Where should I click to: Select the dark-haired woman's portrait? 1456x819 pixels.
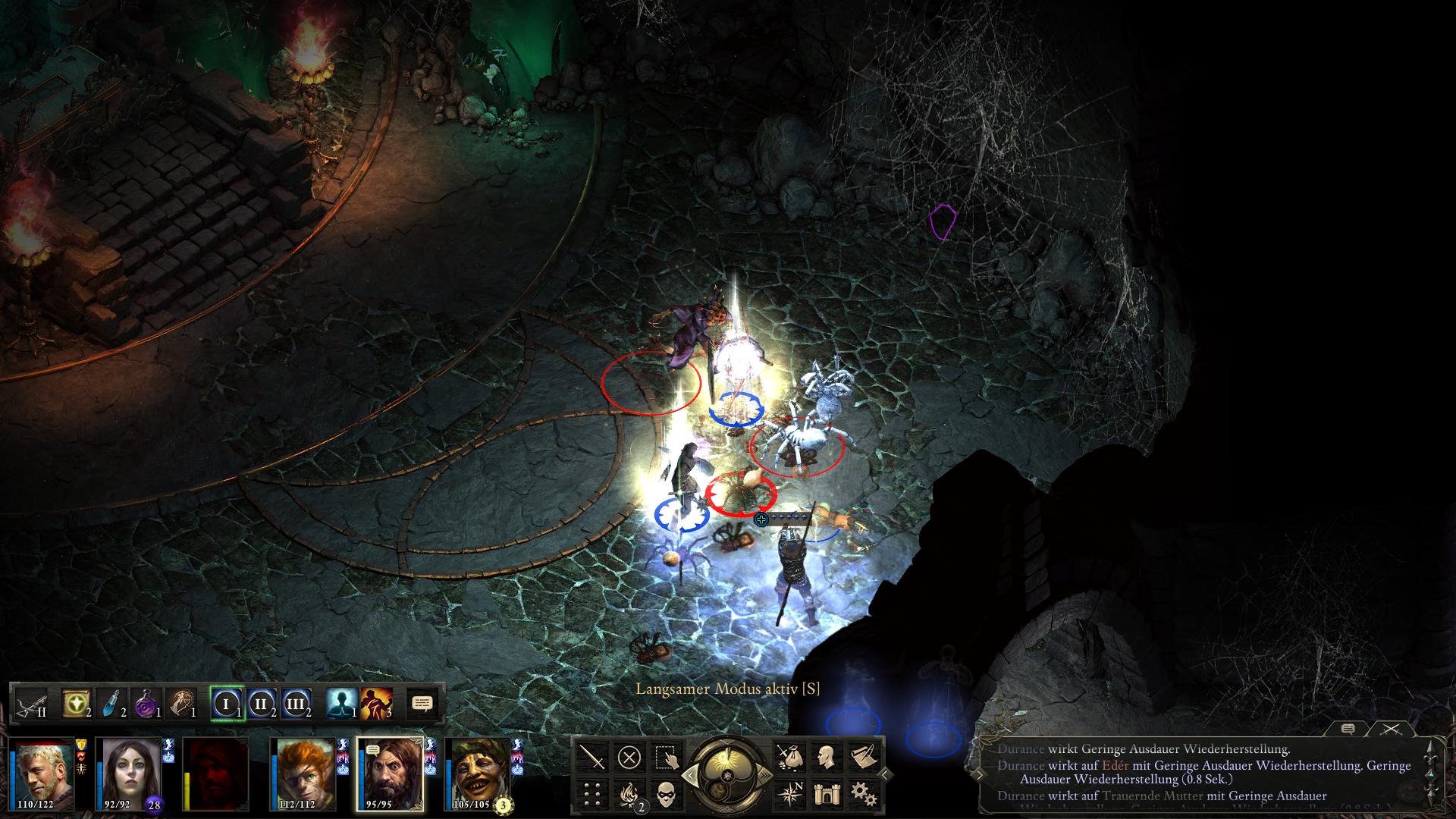tap(129, 773)
